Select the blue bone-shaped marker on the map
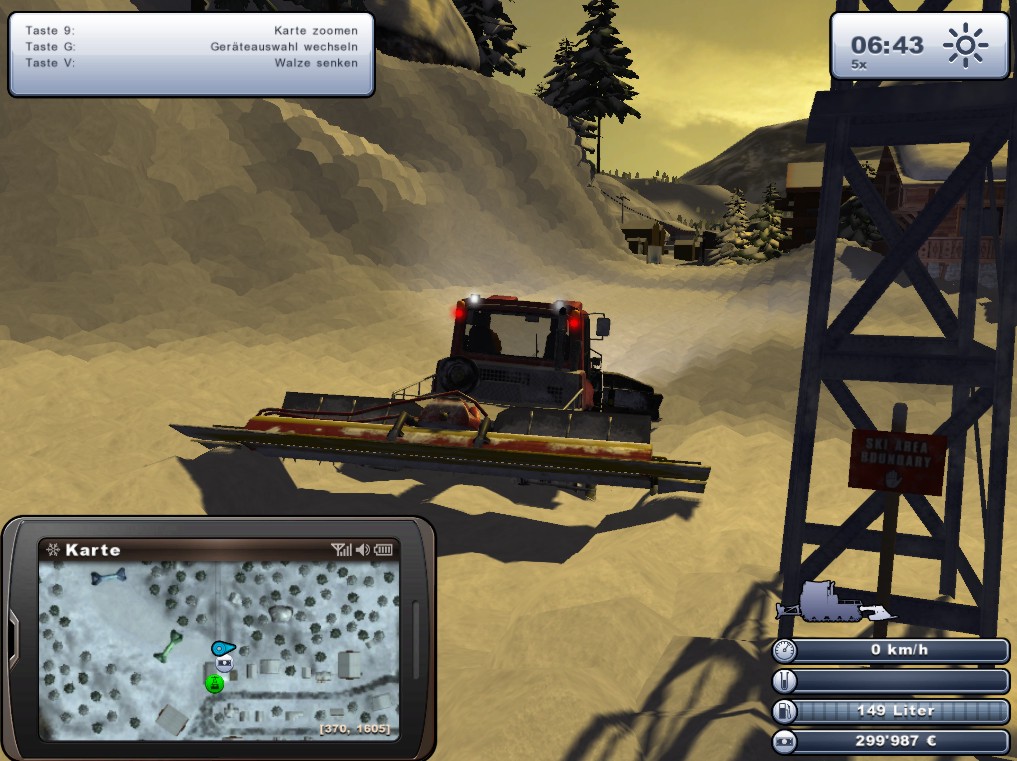Screen dimensions: 1017x761 pyautogui.click(x=108, y=576)
